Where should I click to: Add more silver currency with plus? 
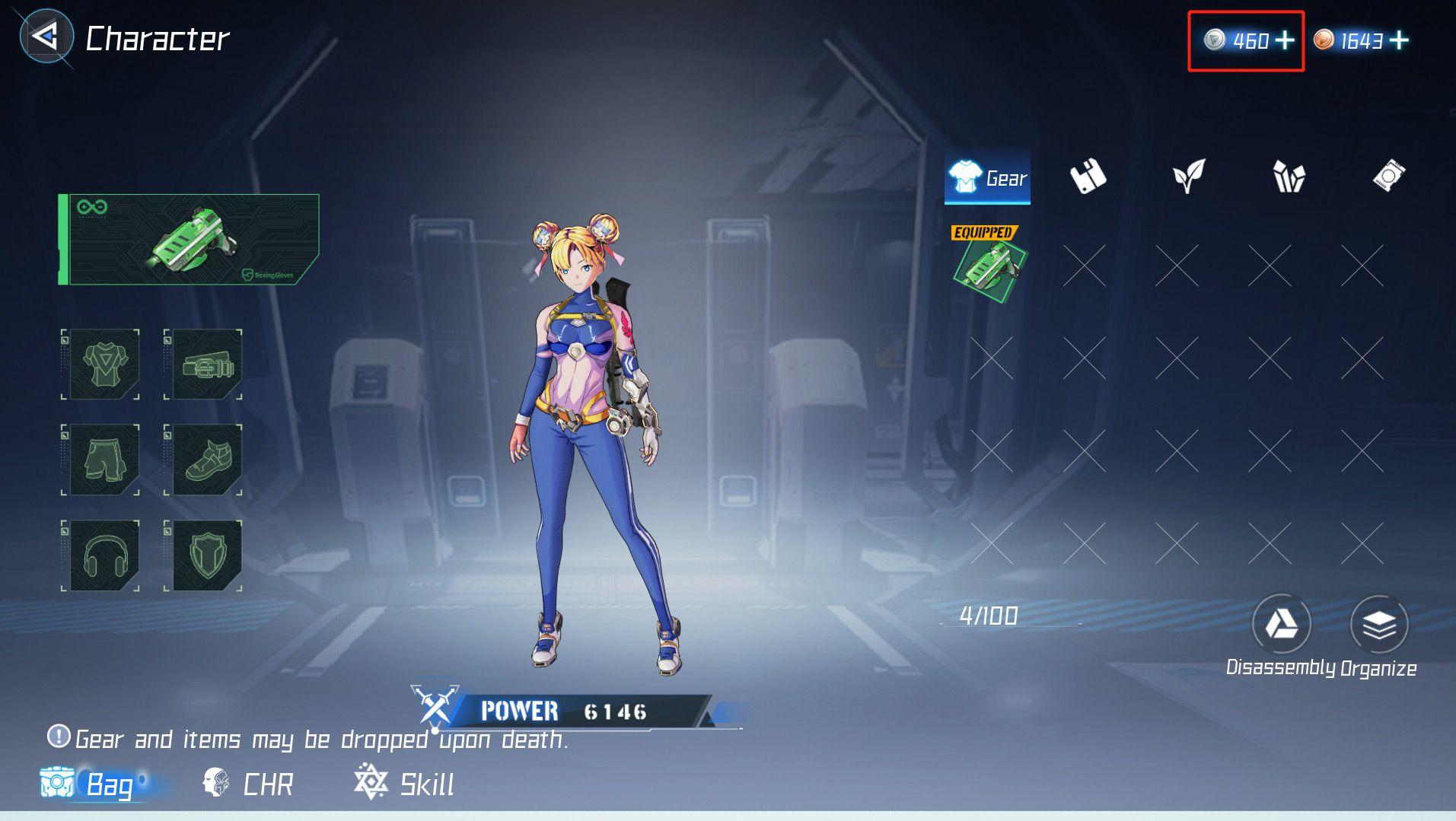click(1285, 40)
